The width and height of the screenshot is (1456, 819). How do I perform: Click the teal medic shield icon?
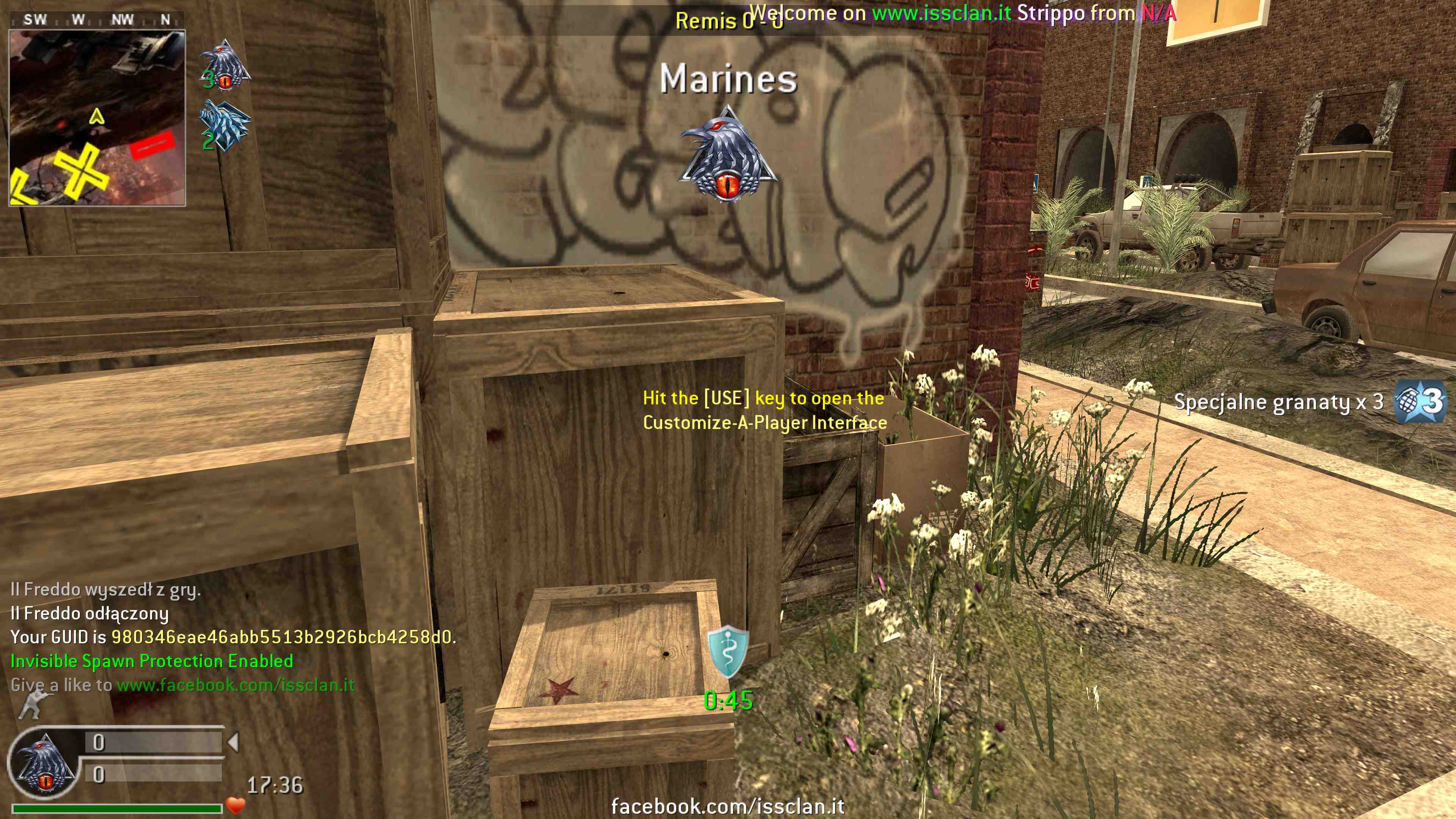(728, 651)
